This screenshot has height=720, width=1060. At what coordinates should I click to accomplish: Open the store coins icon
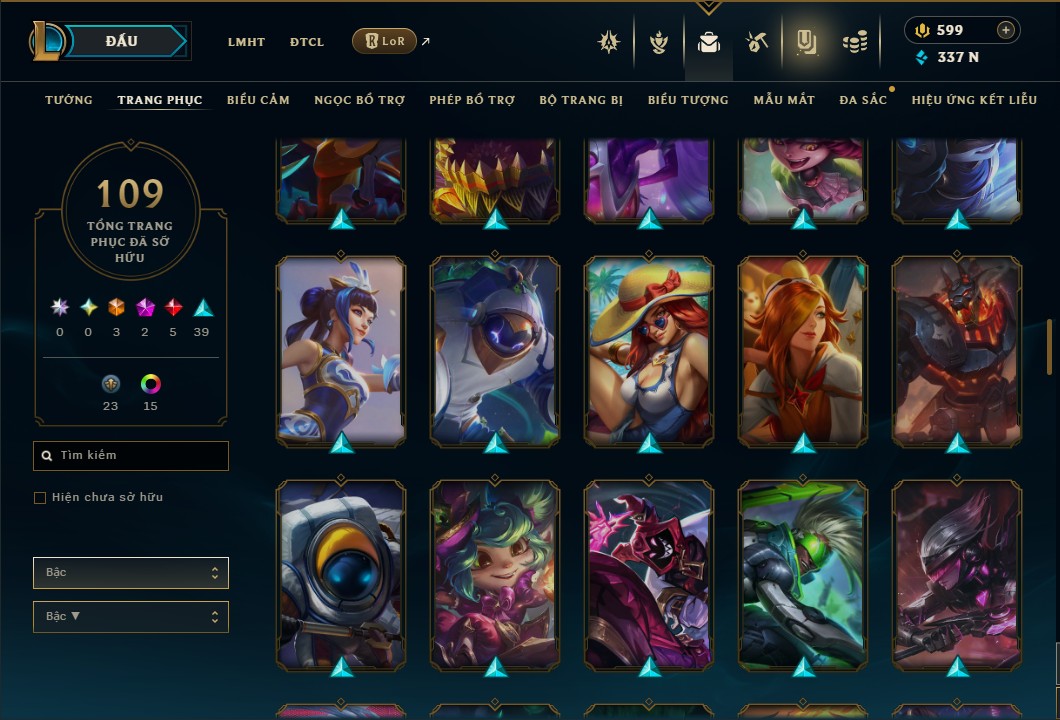[854, 42]
